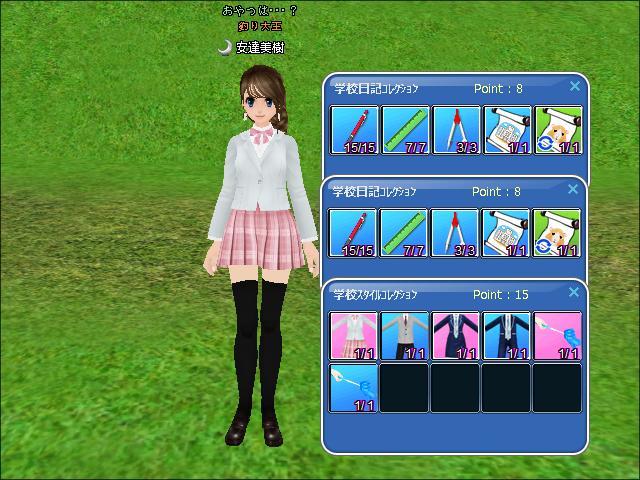Select the gray blazer with black trousers outfit
This screenshot has height=480, width=640.
point(404,335)
